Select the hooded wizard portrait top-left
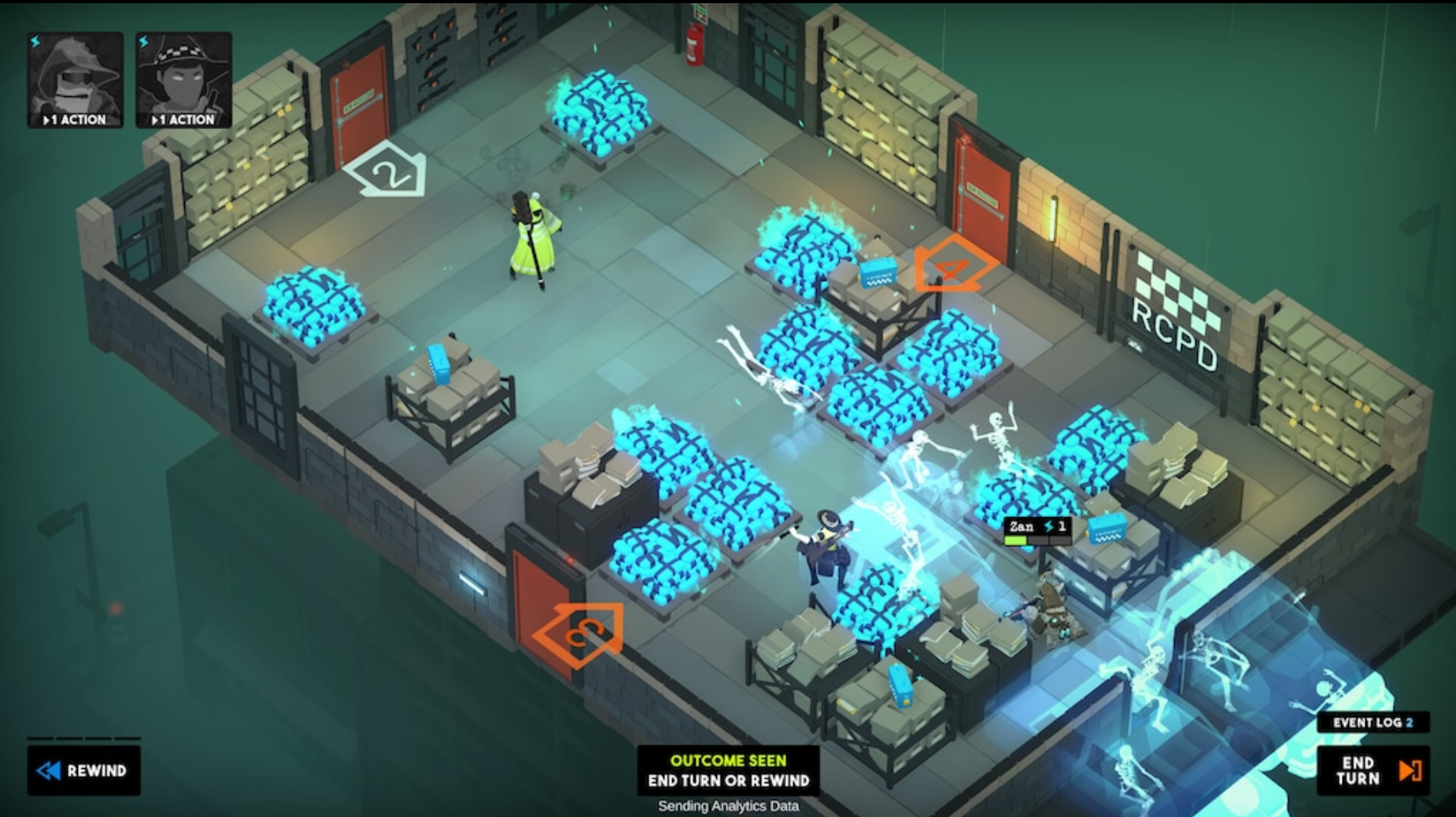Viewport: 1456px width, 817px height. [75, 75]
